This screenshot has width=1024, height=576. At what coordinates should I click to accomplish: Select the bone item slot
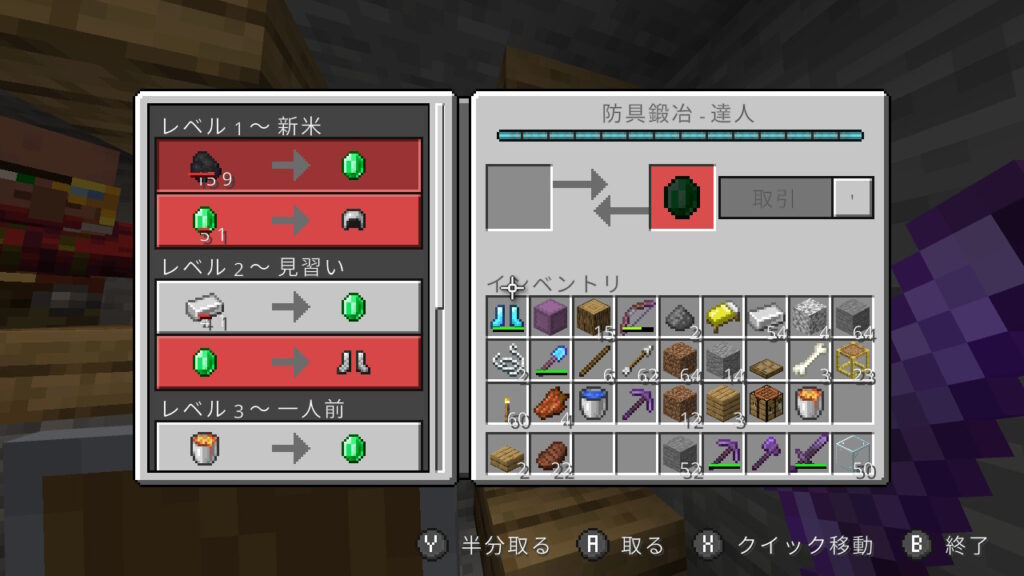pos(810,360)
